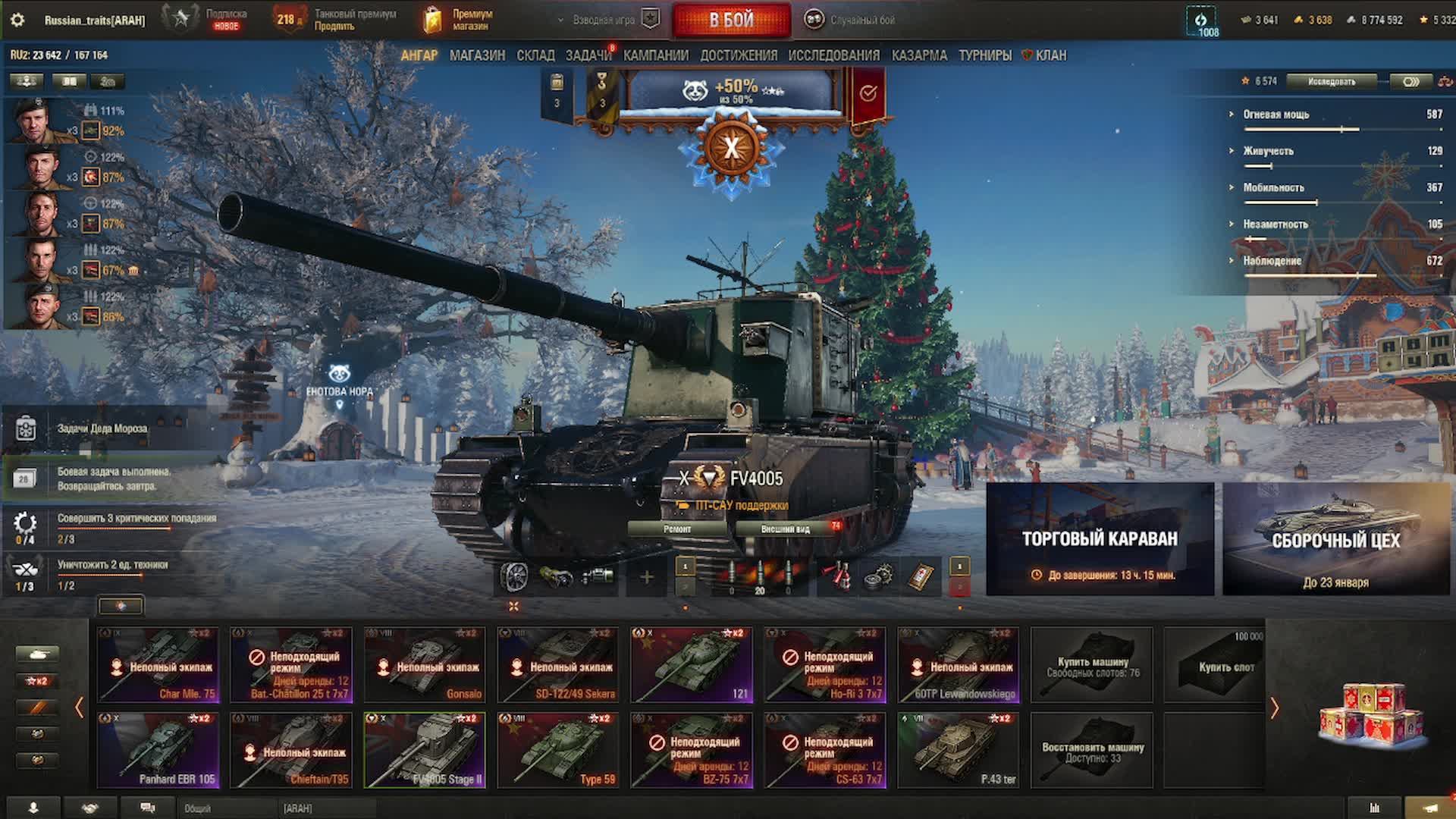
Task: Open the Торговый караван banner
Action: tap(1100, 539)
